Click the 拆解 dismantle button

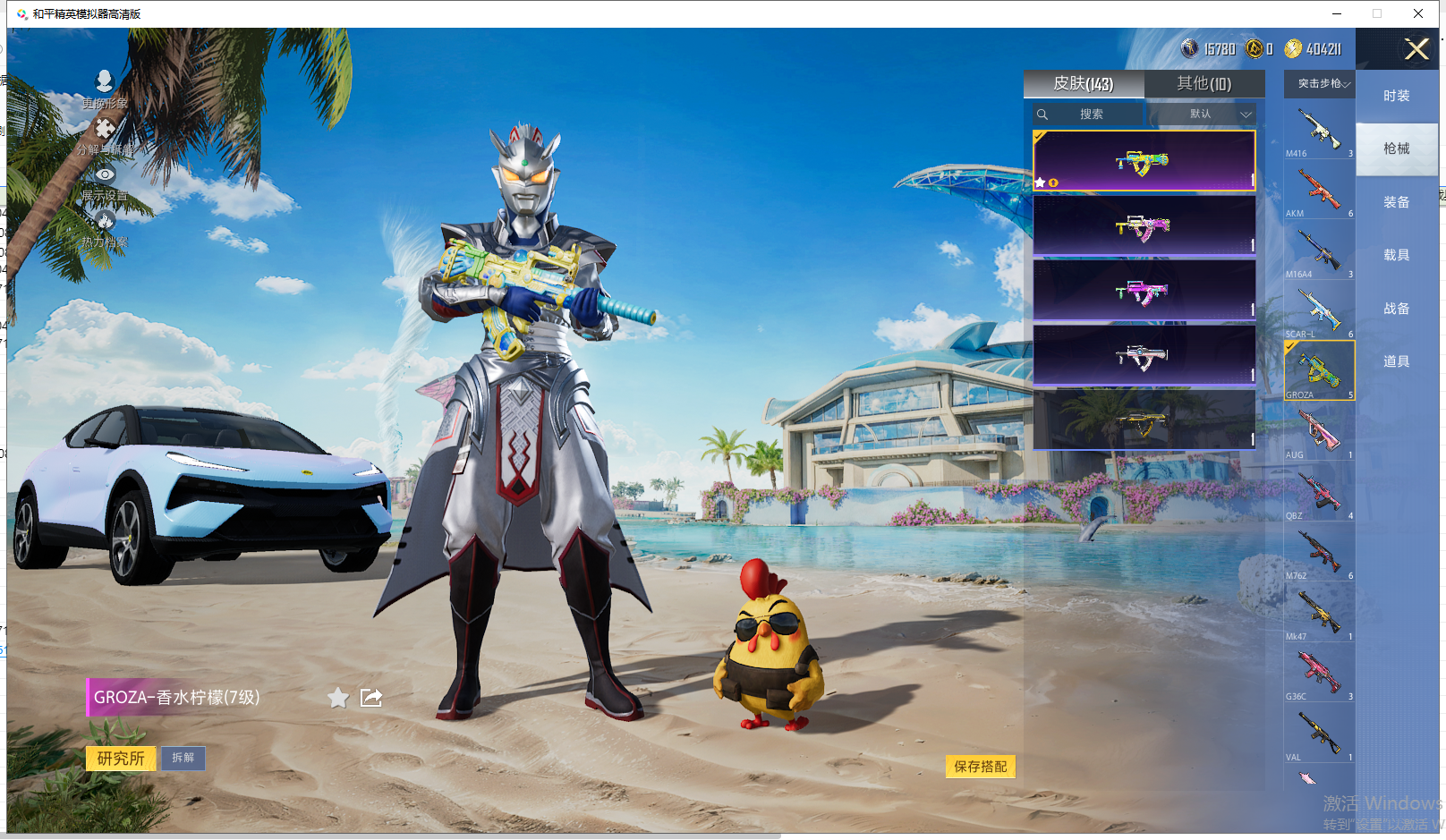coord(183,758)
